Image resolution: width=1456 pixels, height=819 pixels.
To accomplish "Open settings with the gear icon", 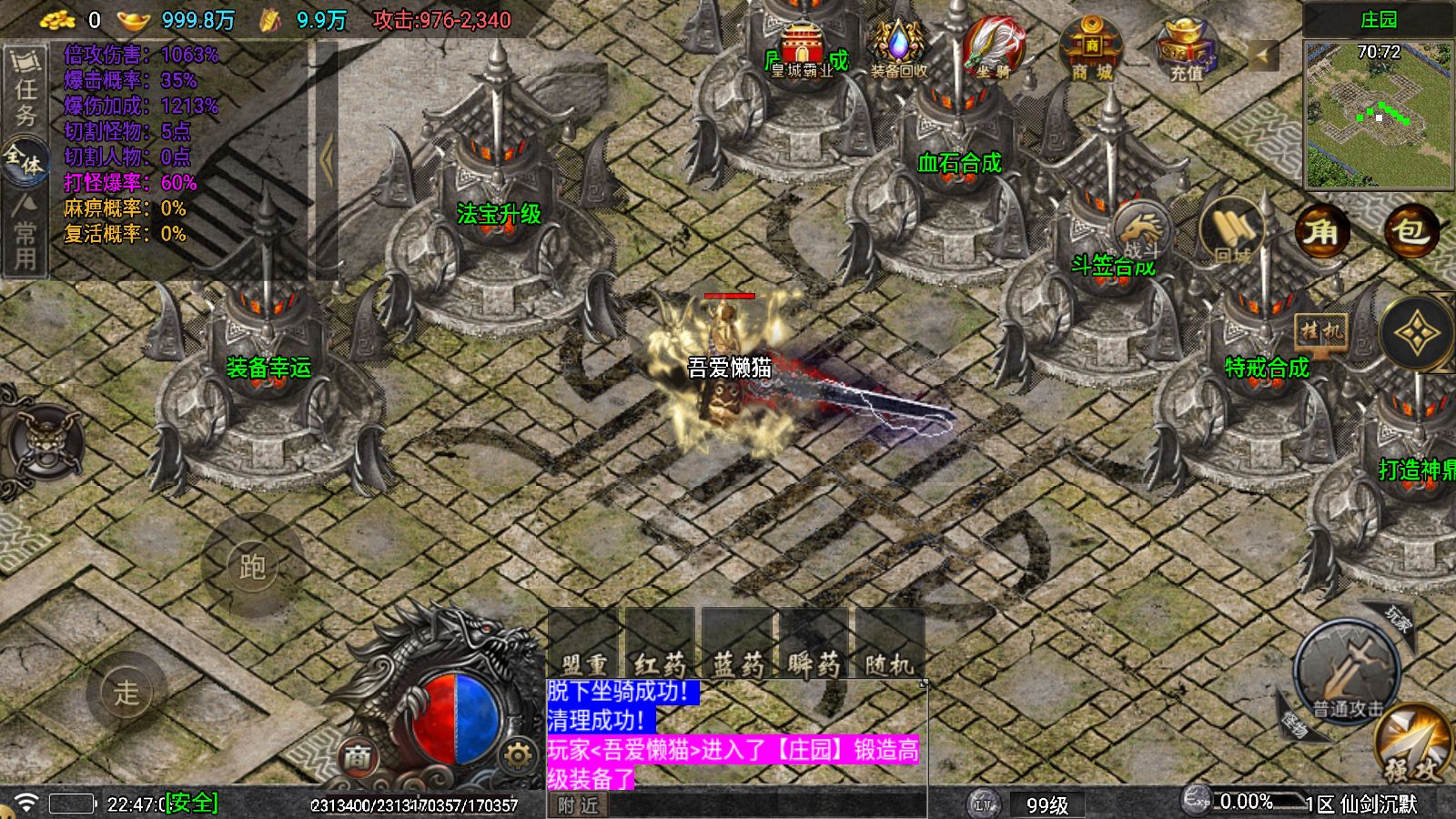I will click(518, 755).
